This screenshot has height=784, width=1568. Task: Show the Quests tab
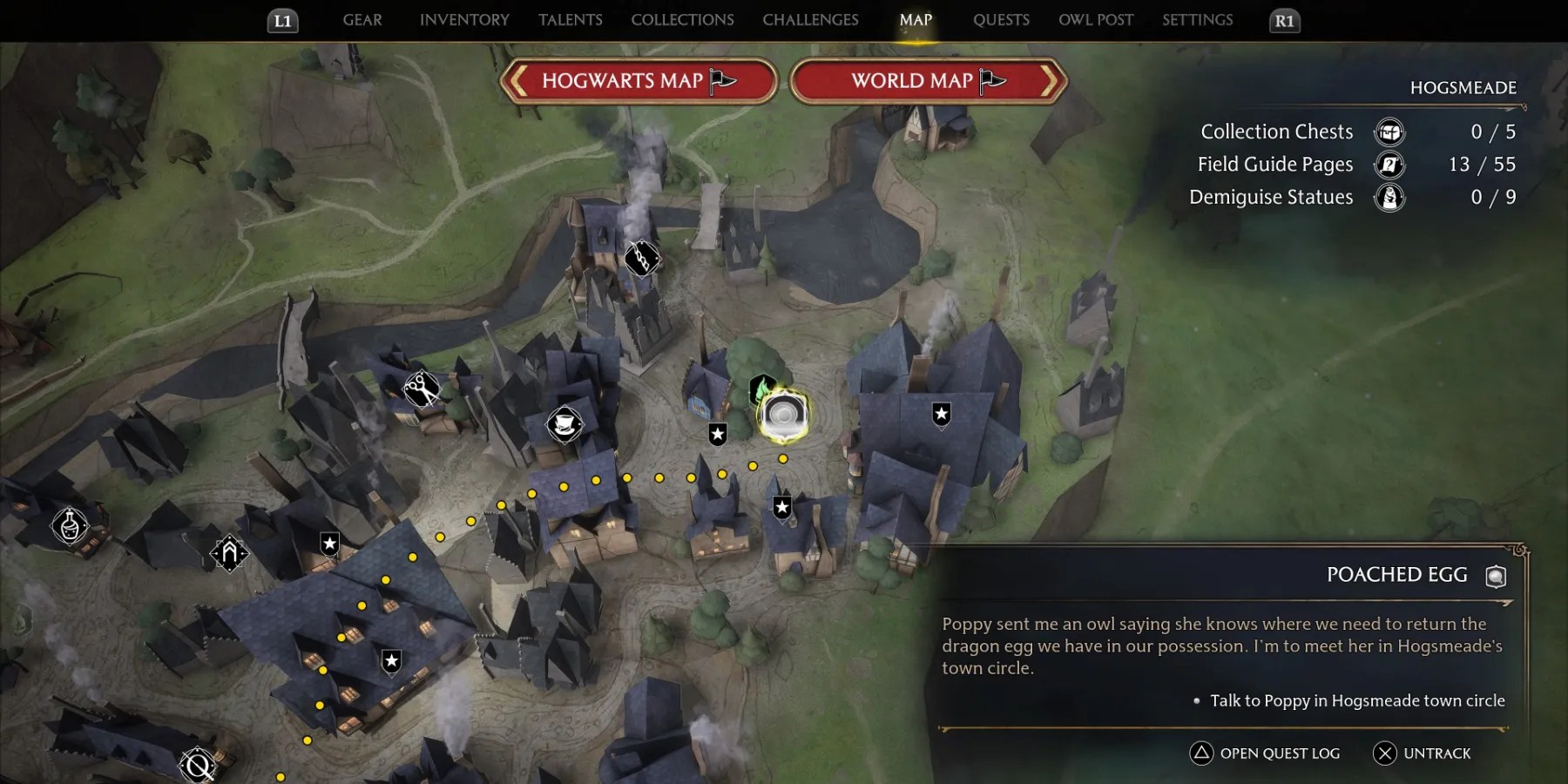click(x=1001, y=20)
